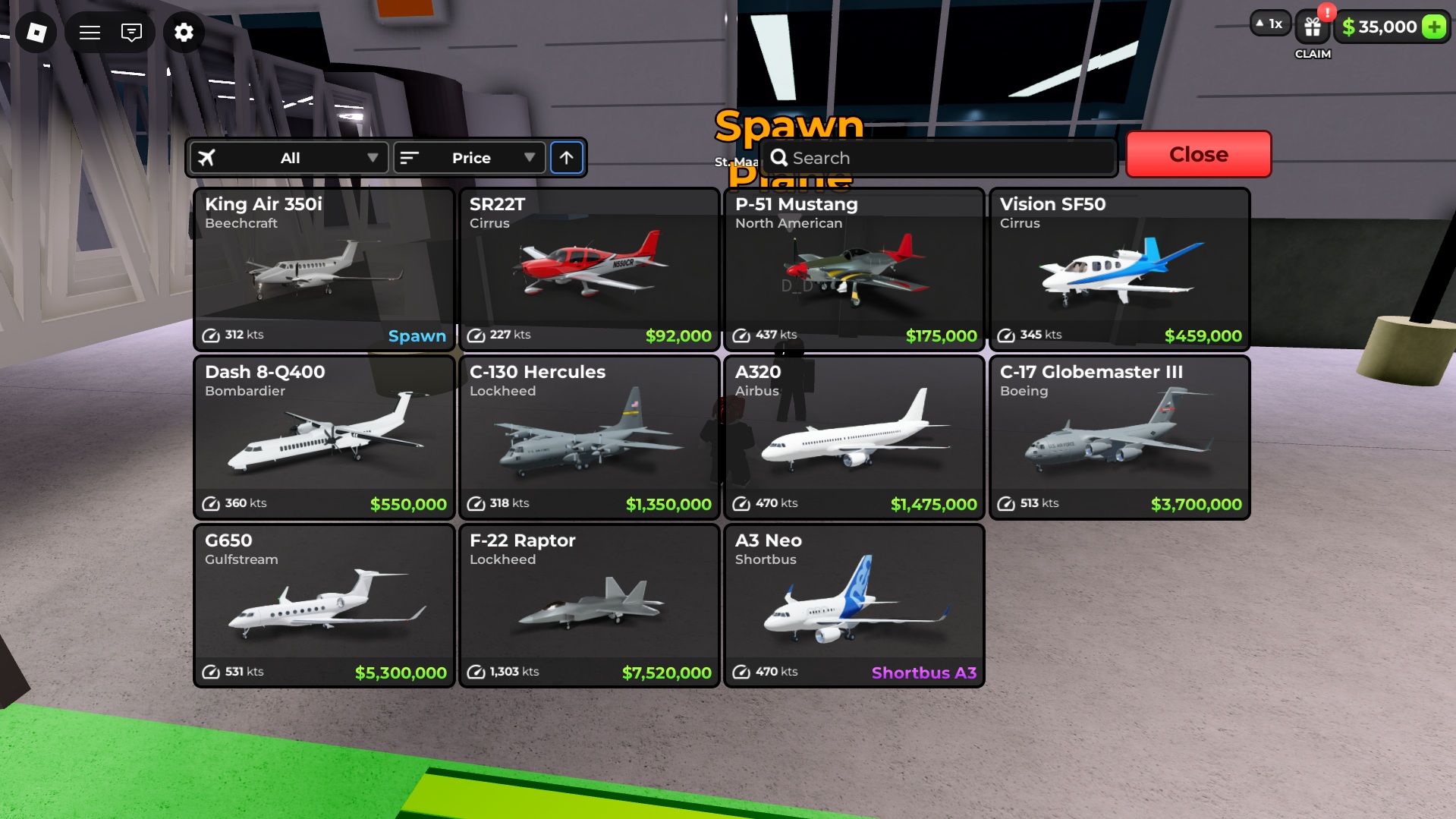Click the gift CLAIM icon
1456x819 pixels.
1312,27
